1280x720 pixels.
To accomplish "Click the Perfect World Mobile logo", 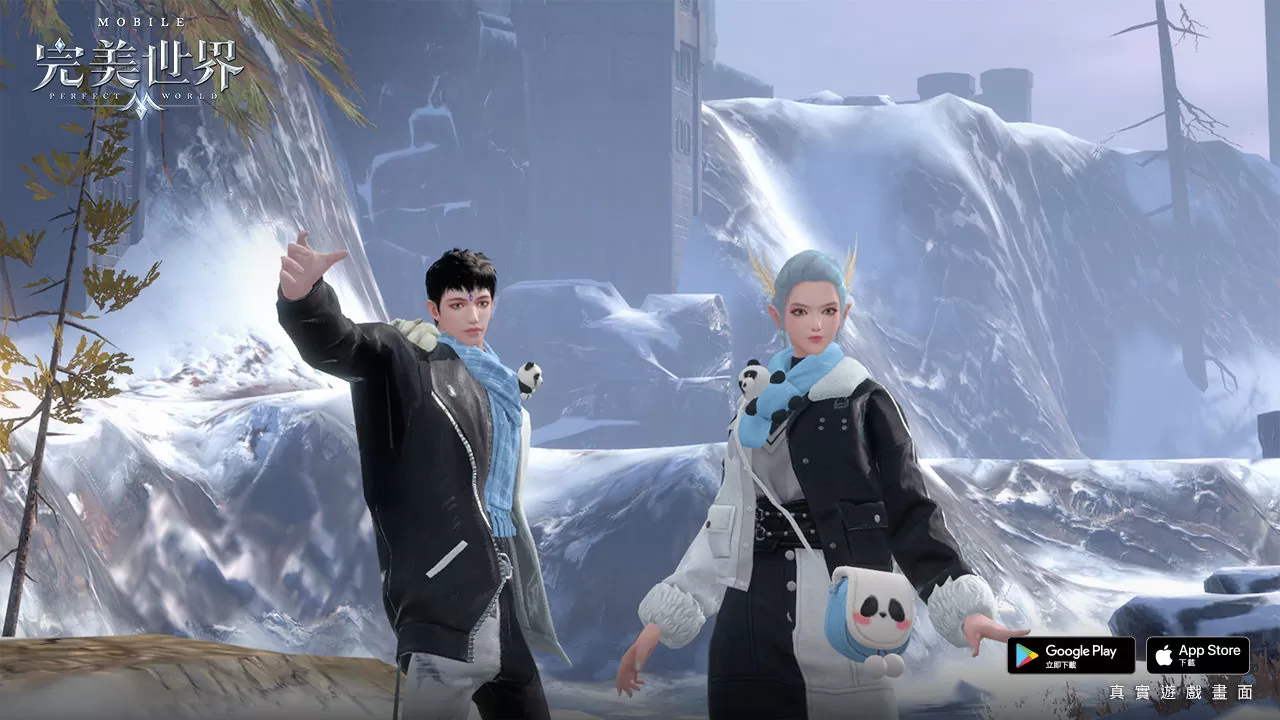I will point(138,66).
